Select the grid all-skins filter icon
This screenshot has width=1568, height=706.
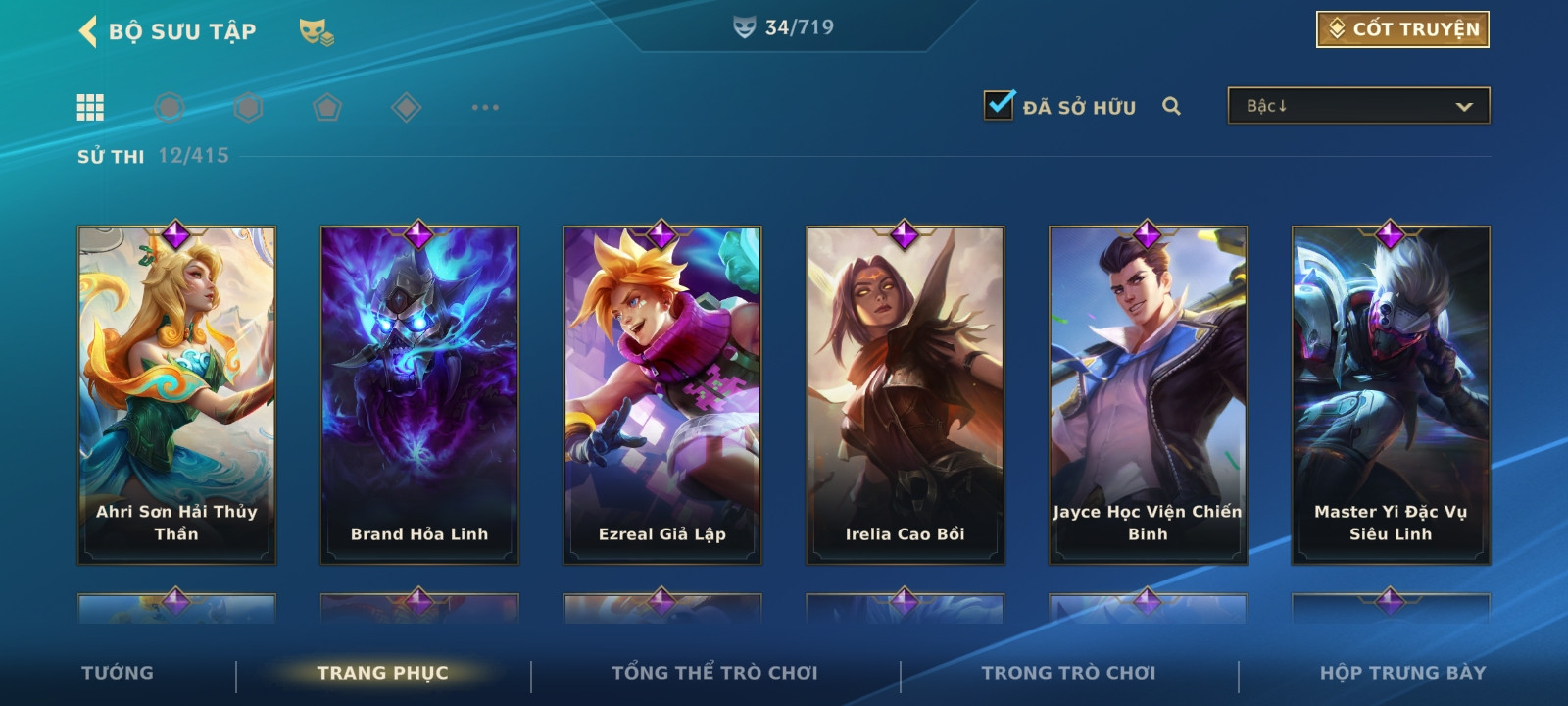pos(90,107)
